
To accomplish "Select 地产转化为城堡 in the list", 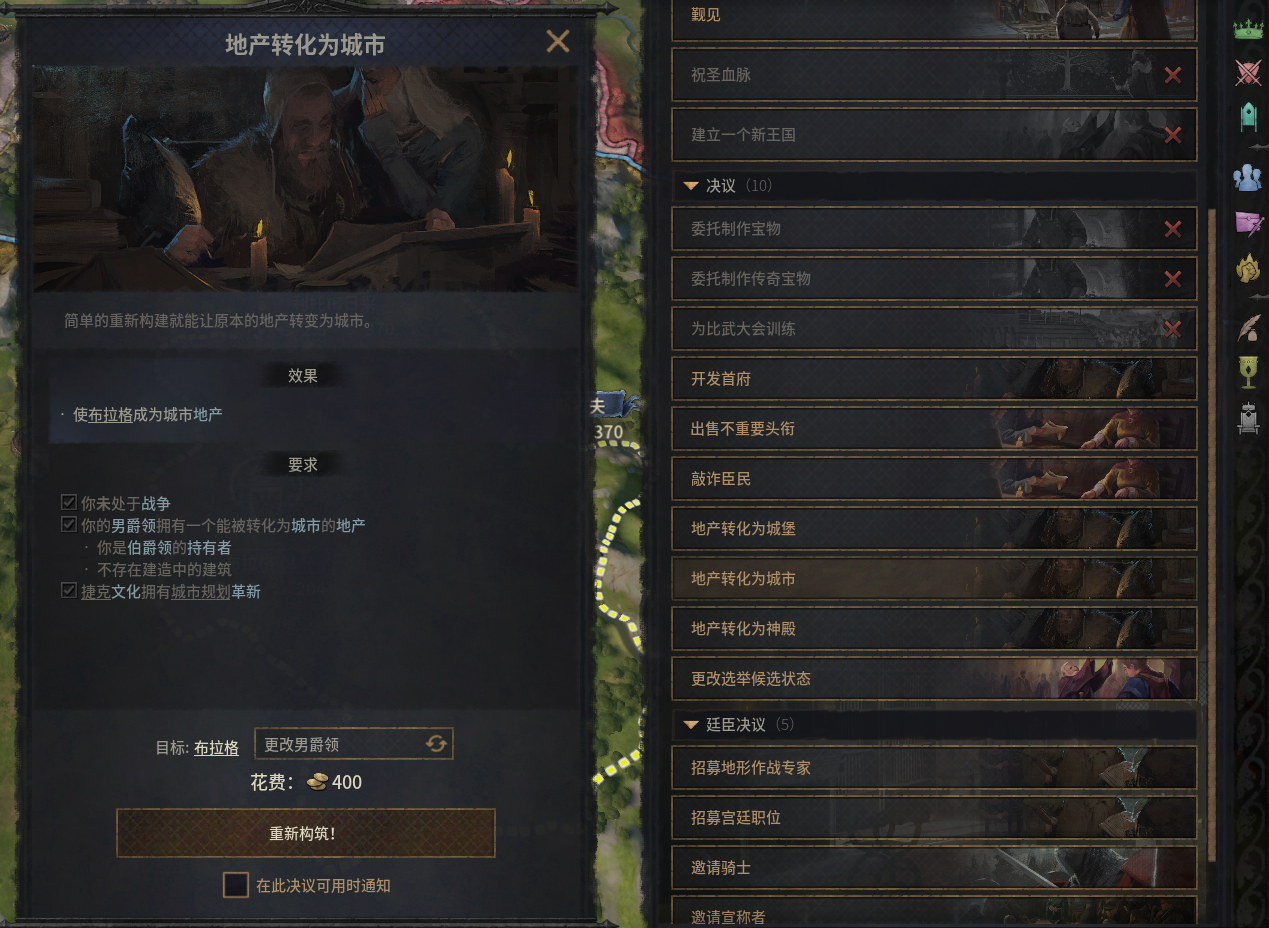I will [x=933, y=529].
